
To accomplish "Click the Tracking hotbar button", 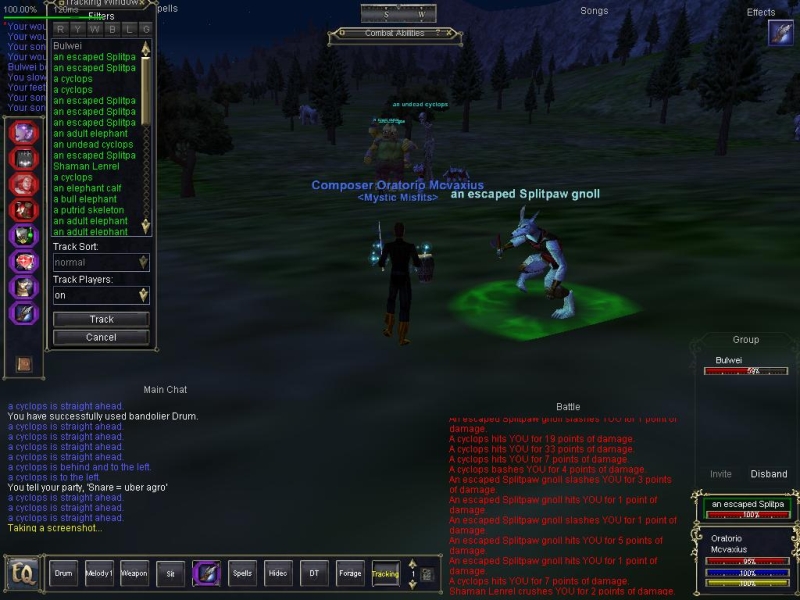I will 385,573.
